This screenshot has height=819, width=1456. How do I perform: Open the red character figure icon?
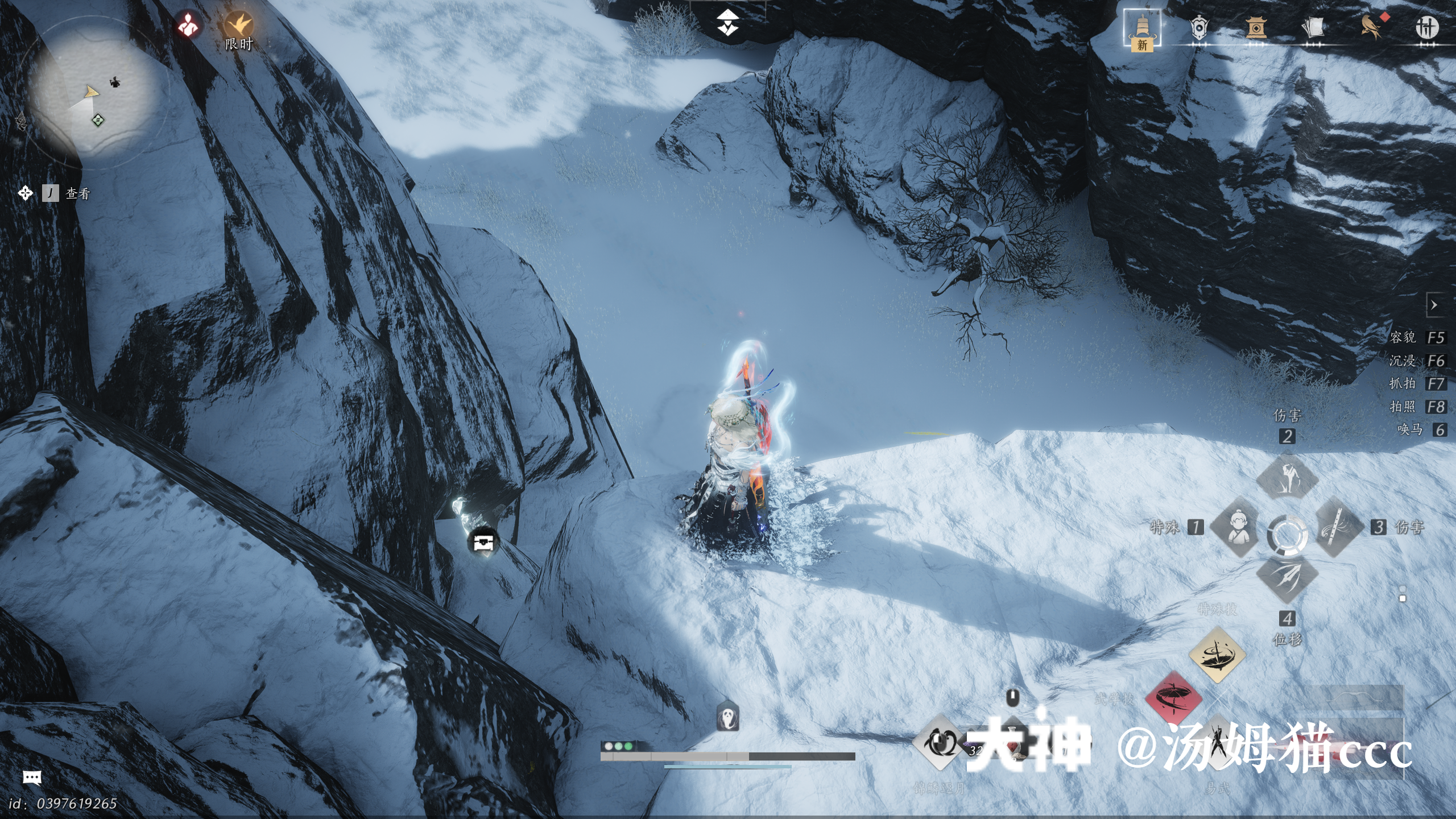pos(188,24)
